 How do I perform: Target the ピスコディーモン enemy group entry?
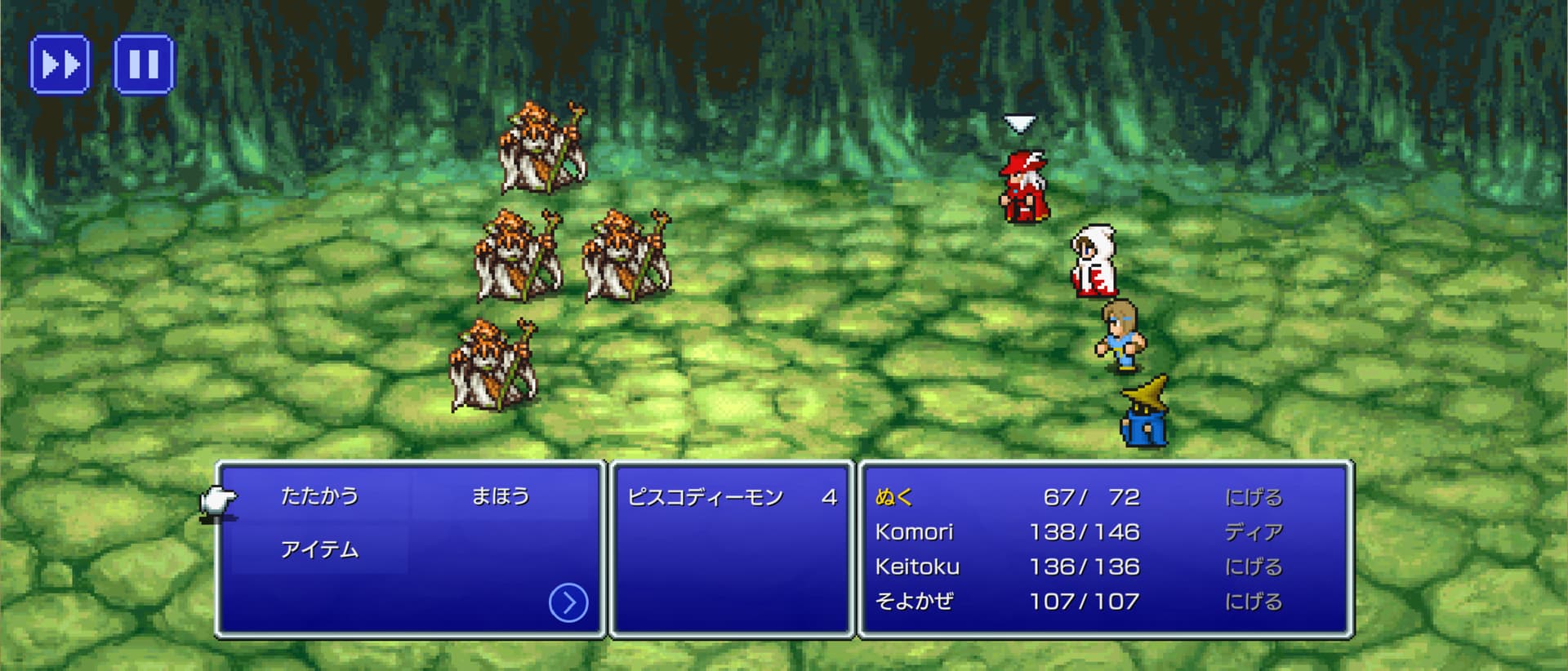[x=706, y=497]
